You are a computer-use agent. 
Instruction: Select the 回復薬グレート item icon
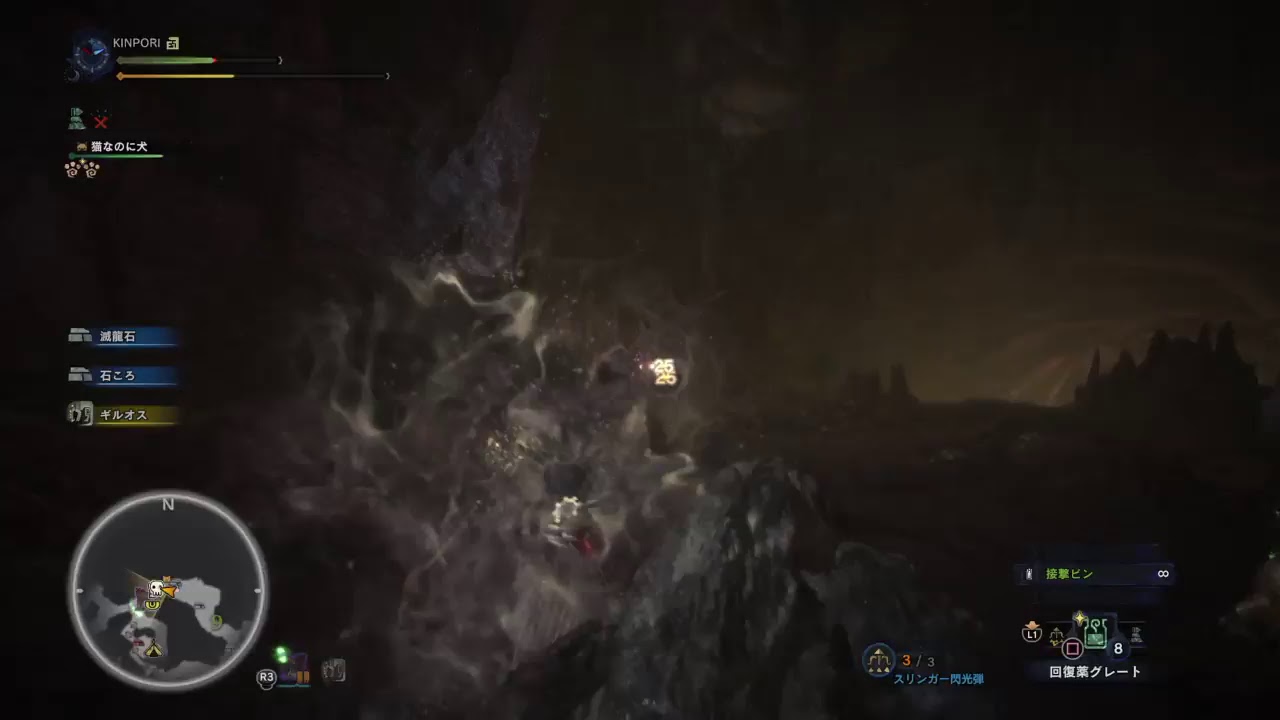pyautogui.click(x=1095, y=632)
